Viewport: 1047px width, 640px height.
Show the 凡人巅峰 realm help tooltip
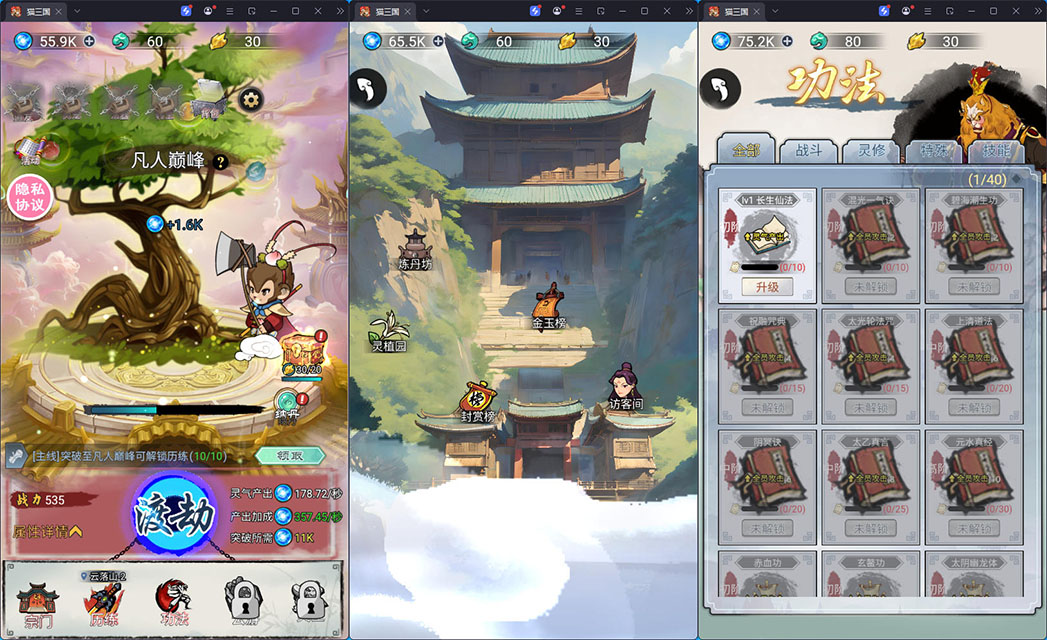click(x=221, y=162)
